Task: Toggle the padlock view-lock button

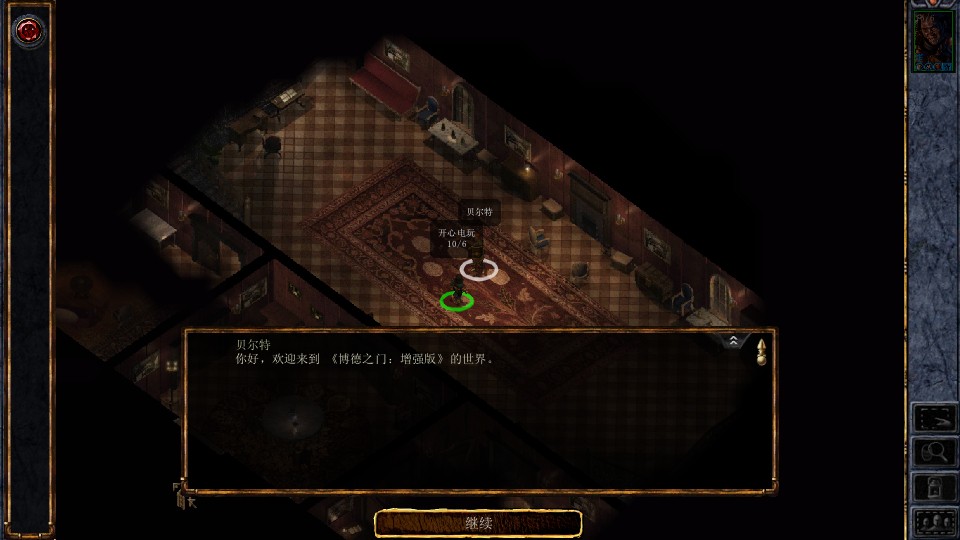Action: [935, 487]
